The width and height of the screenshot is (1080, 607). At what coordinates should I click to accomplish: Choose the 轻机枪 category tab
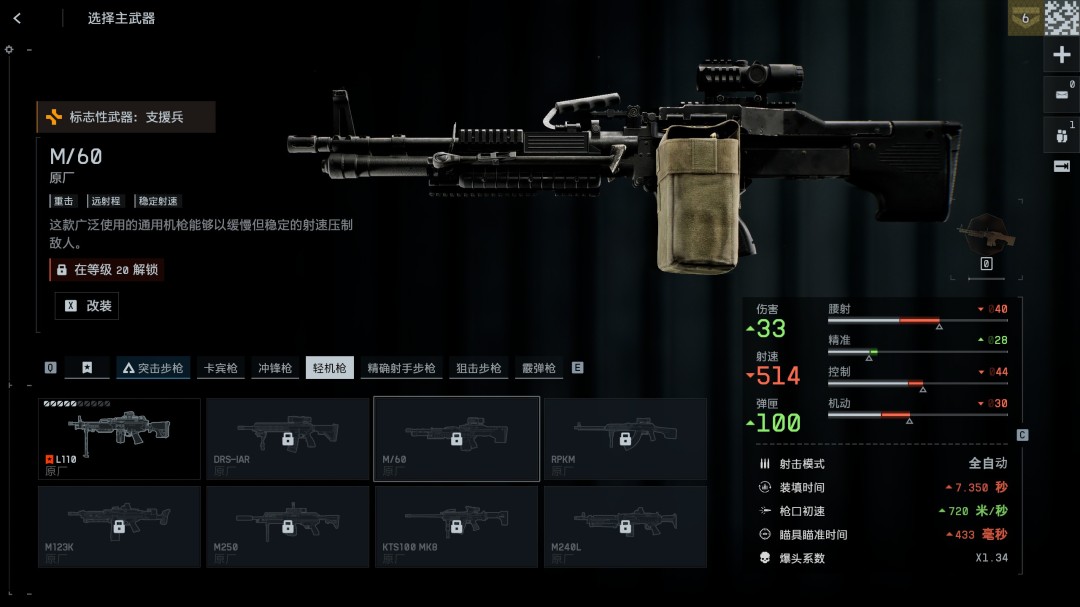330,368
